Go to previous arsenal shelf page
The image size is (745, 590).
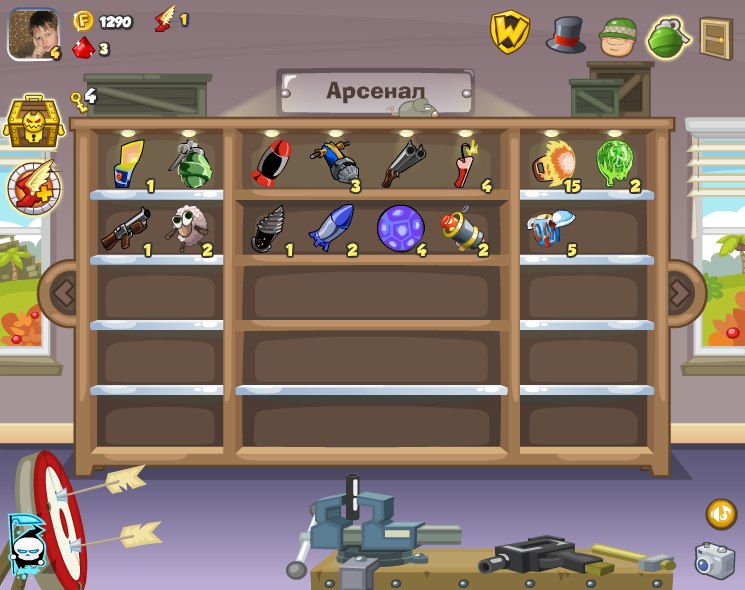[64, 293]
